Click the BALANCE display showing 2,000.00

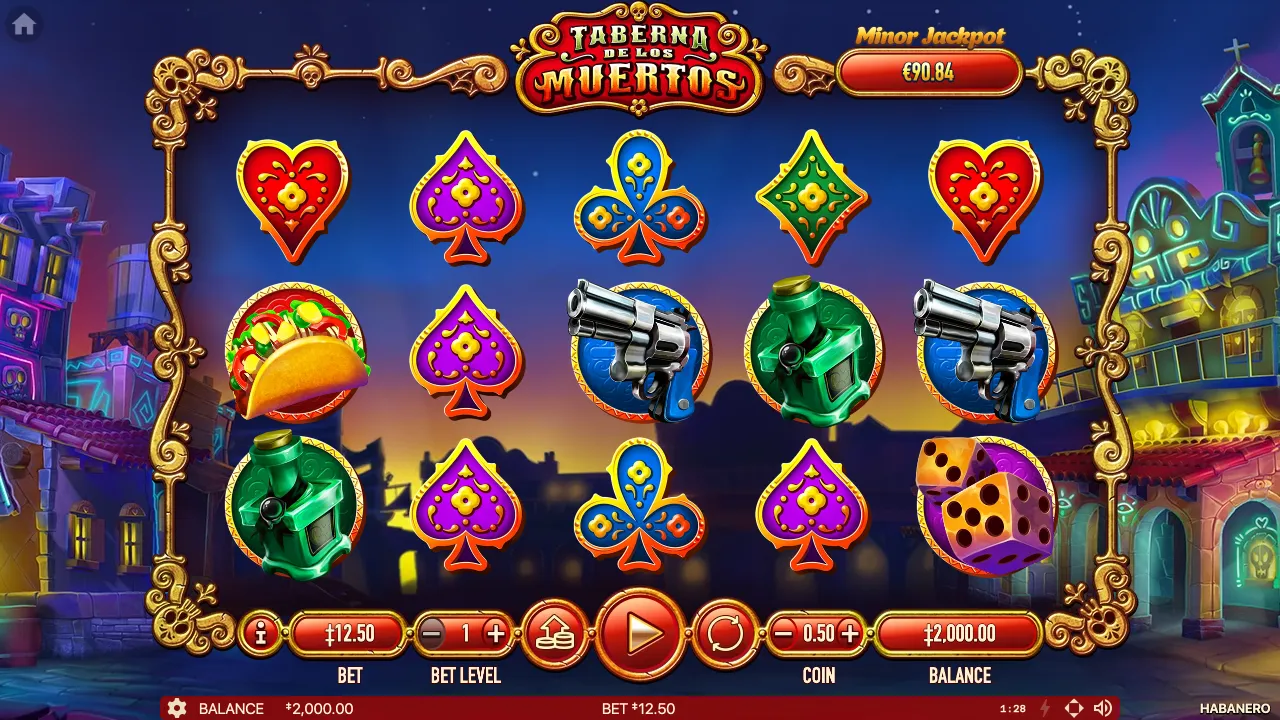tap(958, 632)
